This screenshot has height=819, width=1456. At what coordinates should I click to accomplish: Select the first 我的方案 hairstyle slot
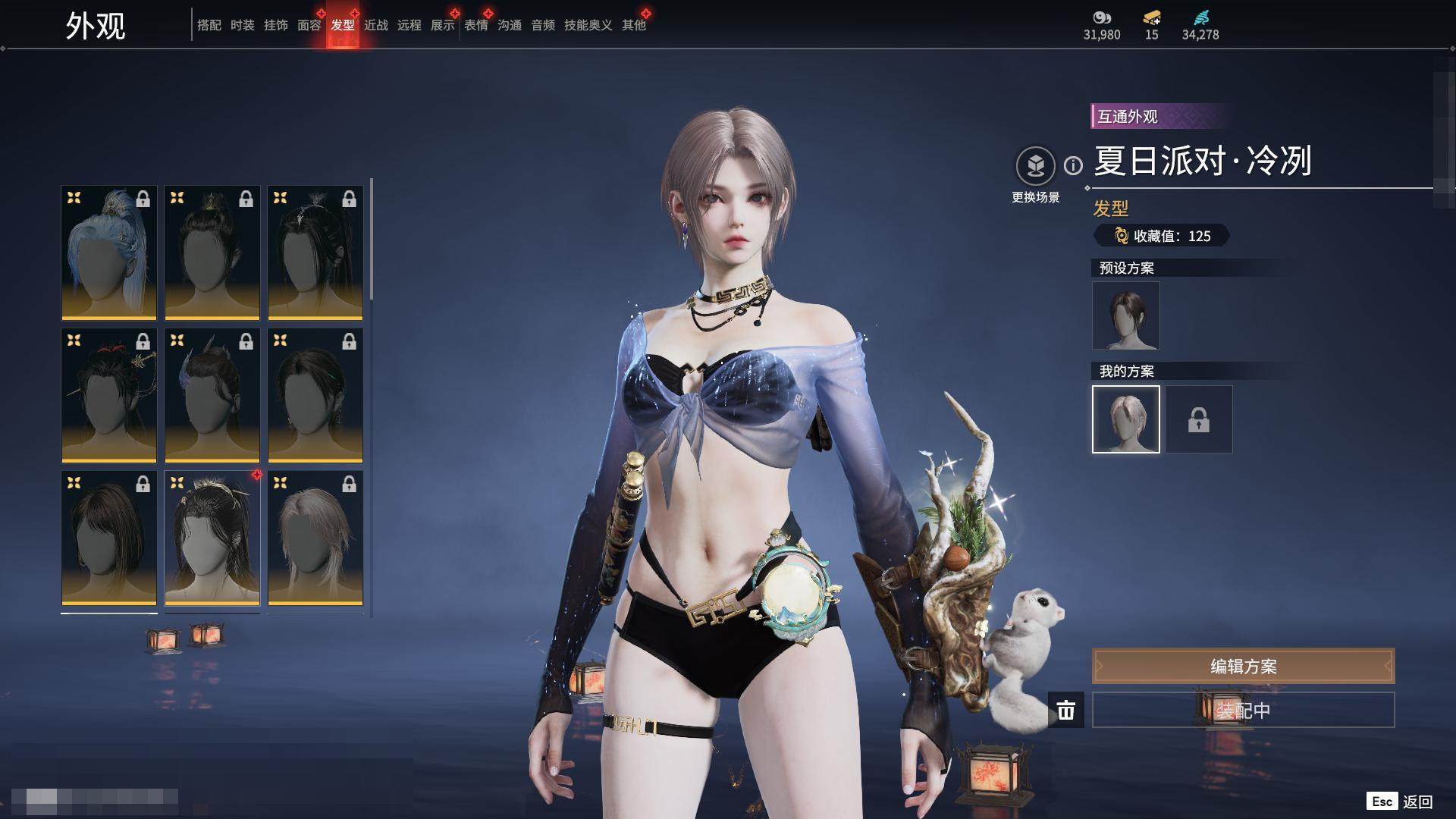pos(1125,419)
